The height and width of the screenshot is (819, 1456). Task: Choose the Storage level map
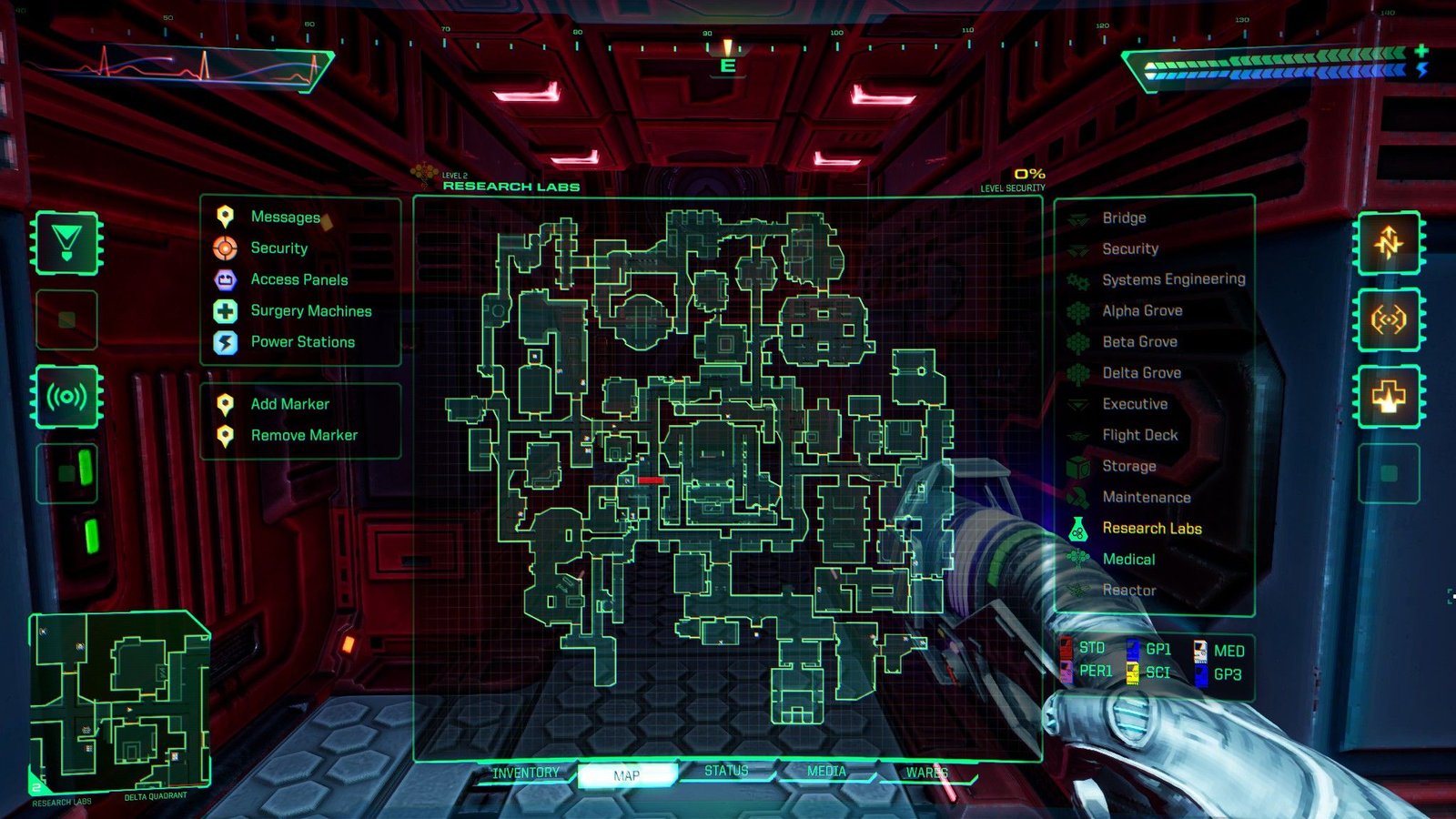click(1128, 466)
